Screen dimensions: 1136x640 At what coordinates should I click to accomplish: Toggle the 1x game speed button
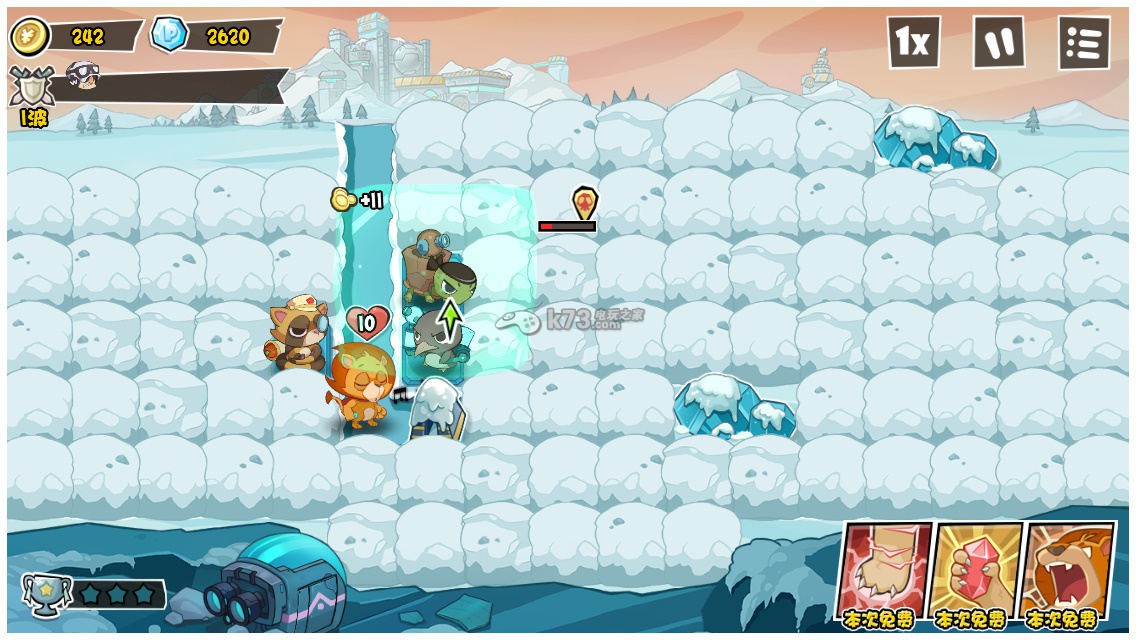pos(913,43)
